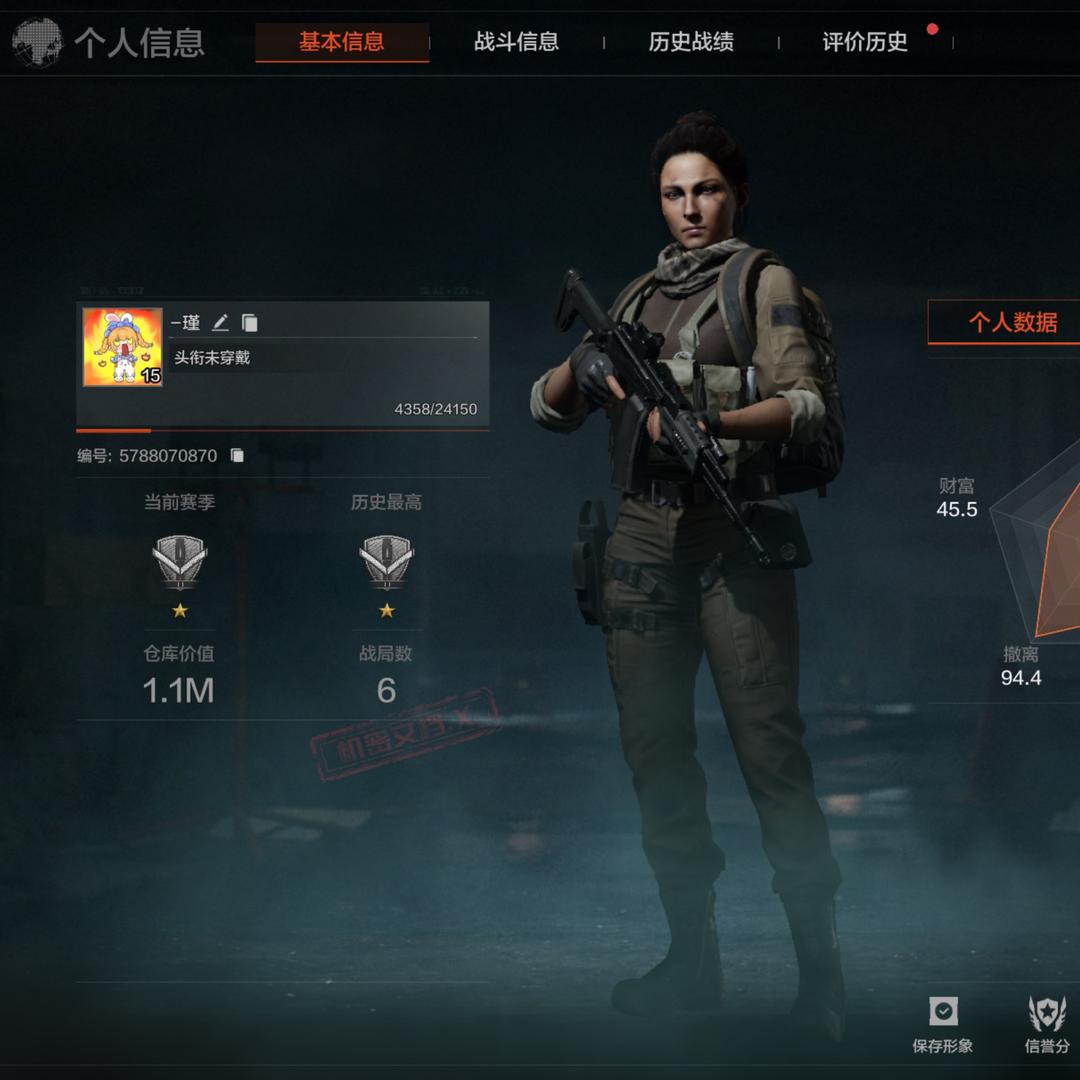Copy the player nickname
Image resolution: width=1080 pixels, height=1080 pixels.
(x=250, y=322)
